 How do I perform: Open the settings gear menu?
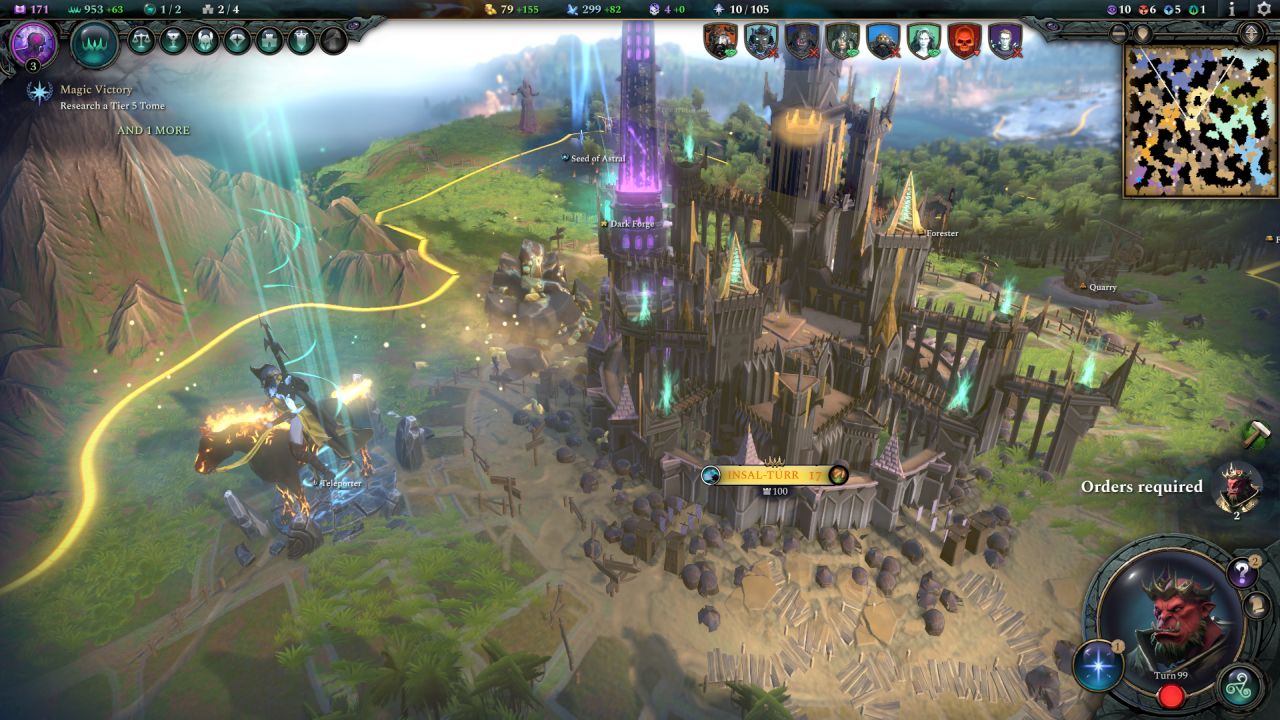pyautogui.click(x=1263, y=9)
